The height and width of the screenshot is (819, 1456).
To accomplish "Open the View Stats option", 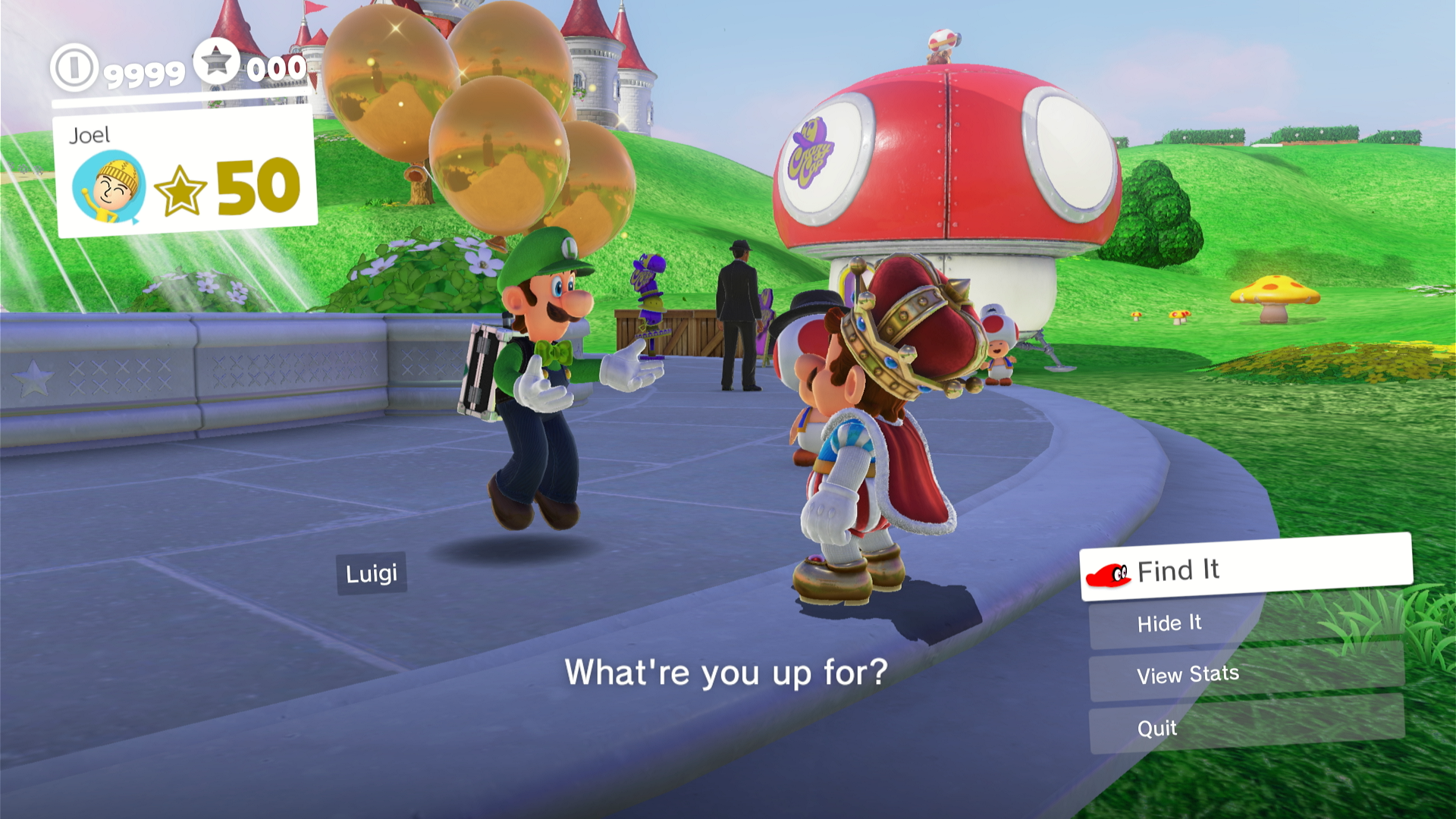I will (1245, 674).
